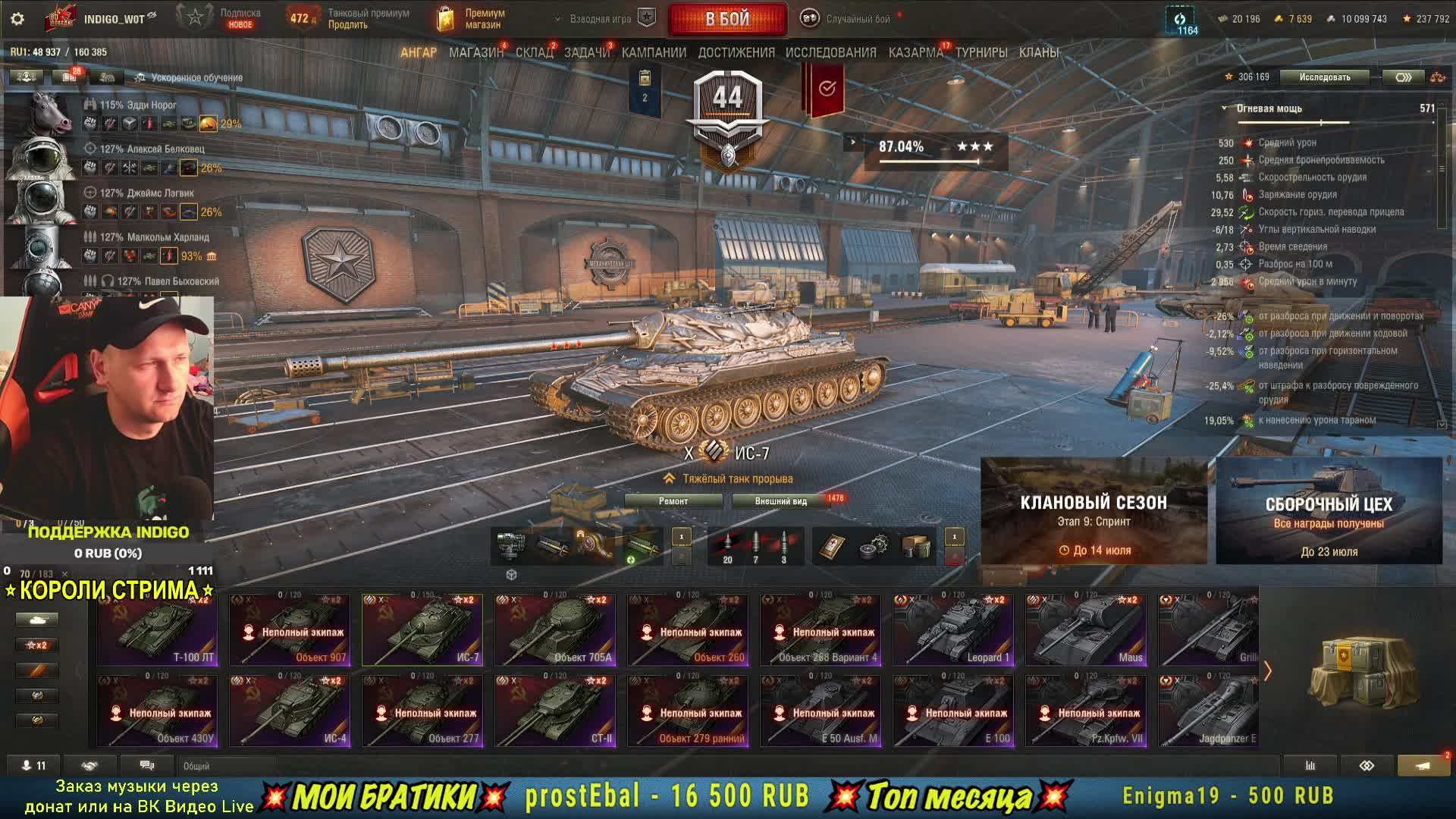Select the Maus tank in carousel
The image size is (1456, 819).
tap(1086, 630)
